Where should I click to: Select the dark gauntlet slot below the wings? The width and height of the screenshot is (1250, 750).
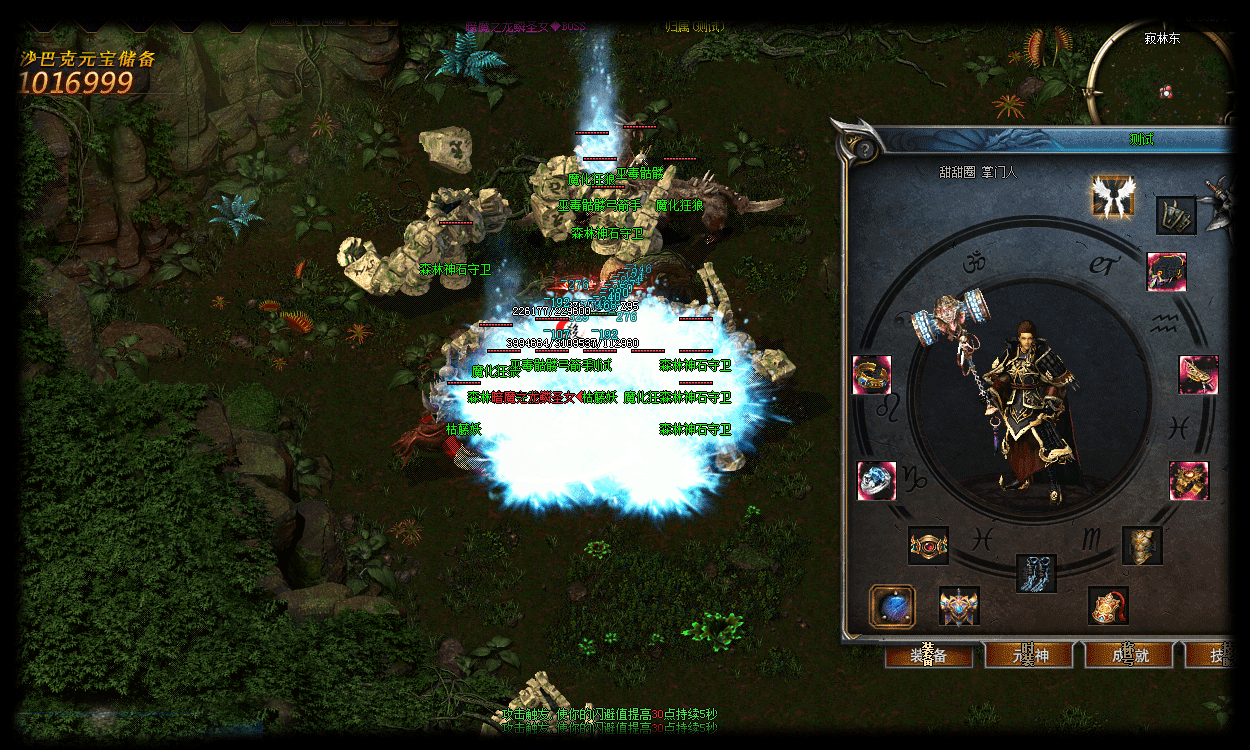pyautogui.click(x=1176, y=216)
